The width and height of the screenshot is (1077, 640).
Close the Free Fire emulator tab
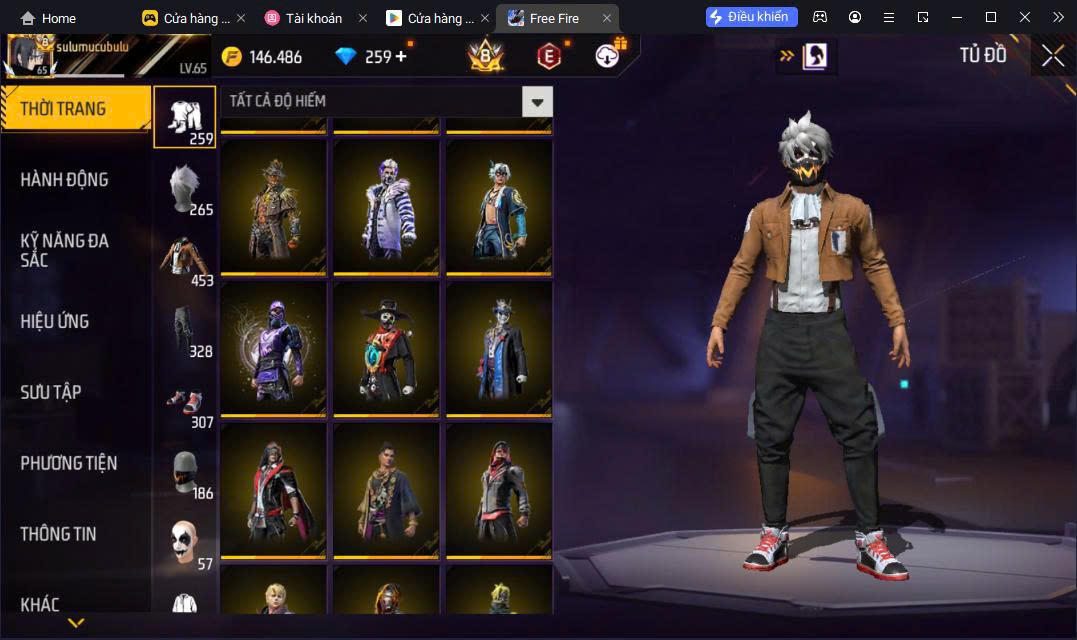tap(606, 18)
